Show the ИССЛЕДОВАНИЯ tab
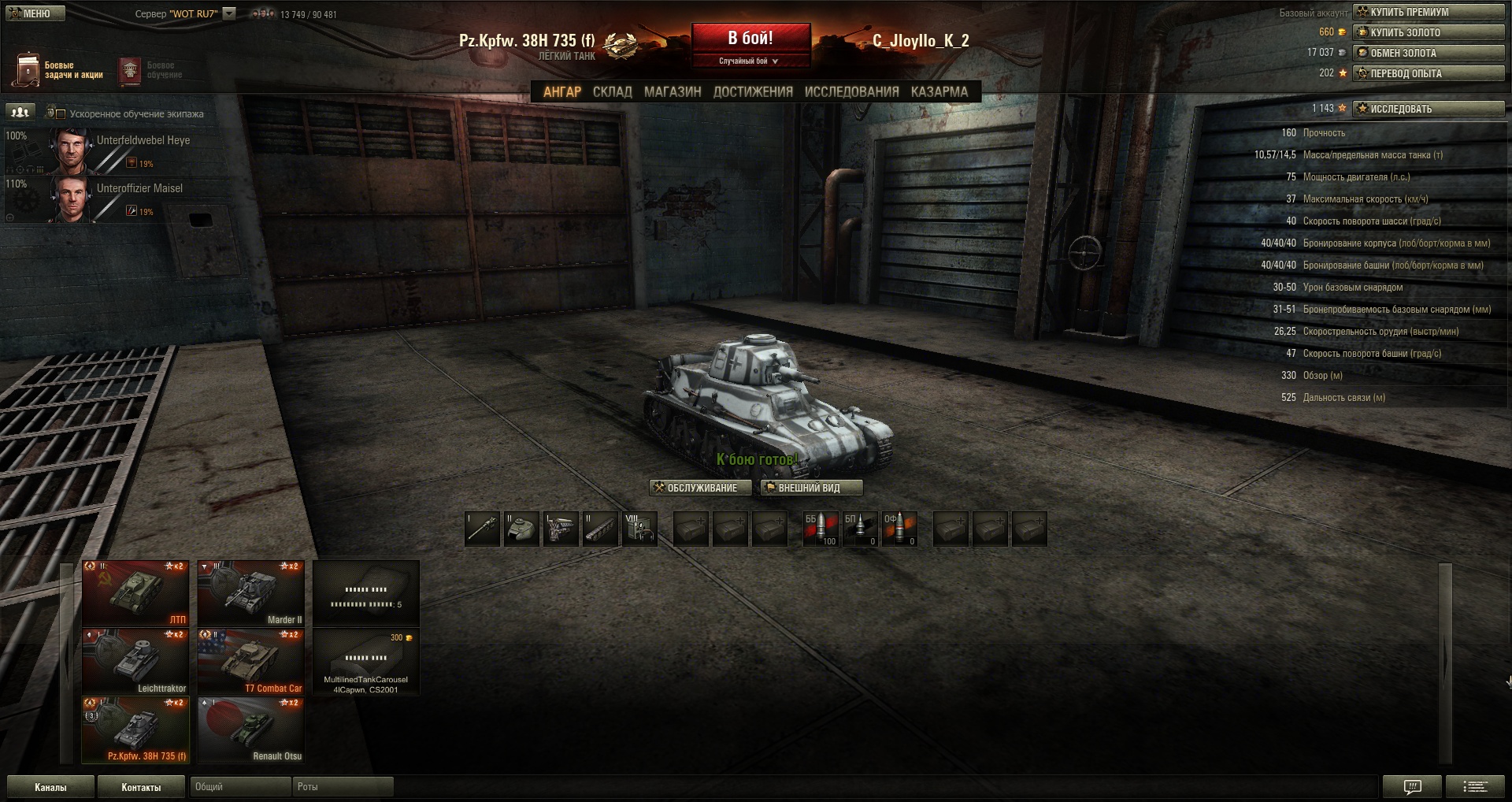The width and height of the screenshot is (1512, 802). point(851,92)
